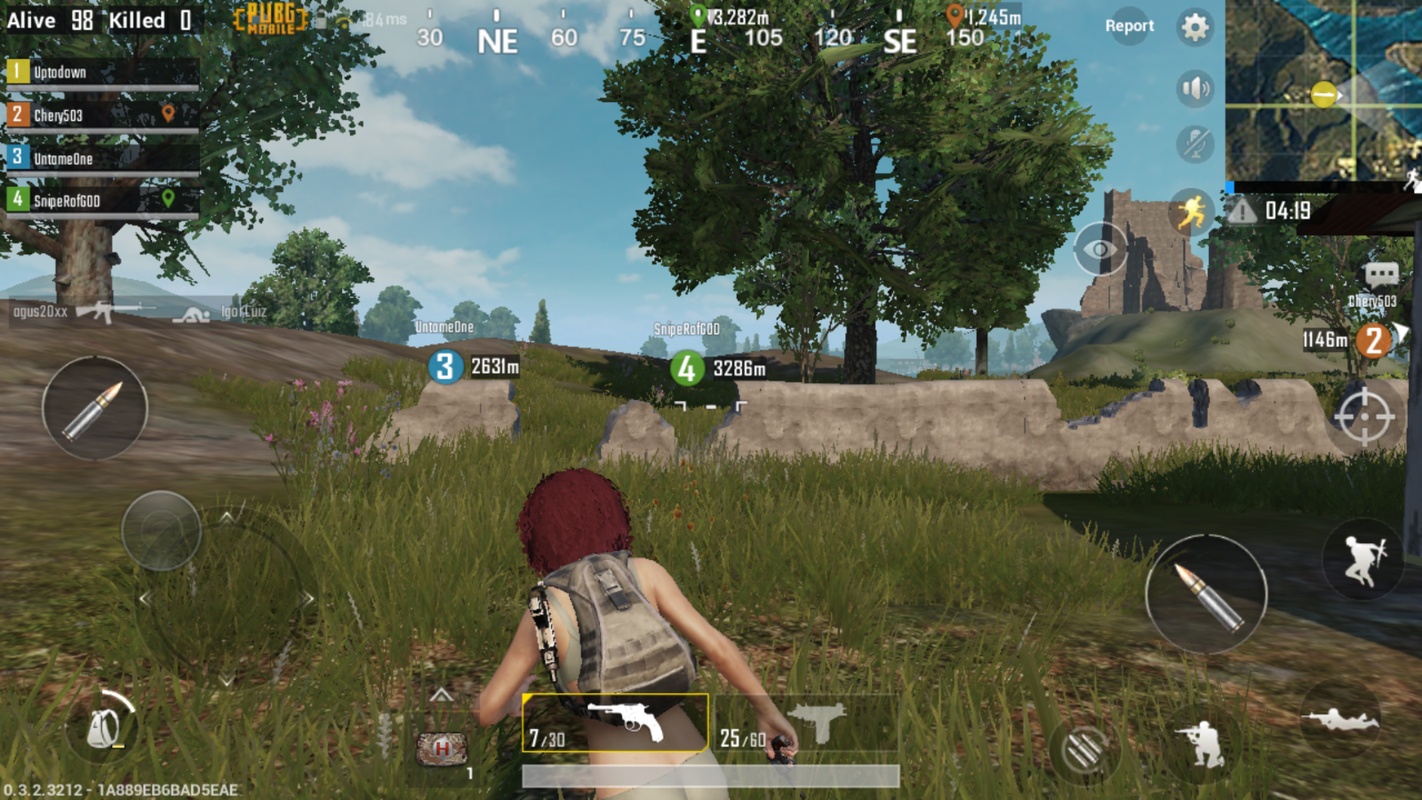This screenshot has width=1422, height=800.
Task: Toggle the speaker sound icon
Action: [1194, 89]
